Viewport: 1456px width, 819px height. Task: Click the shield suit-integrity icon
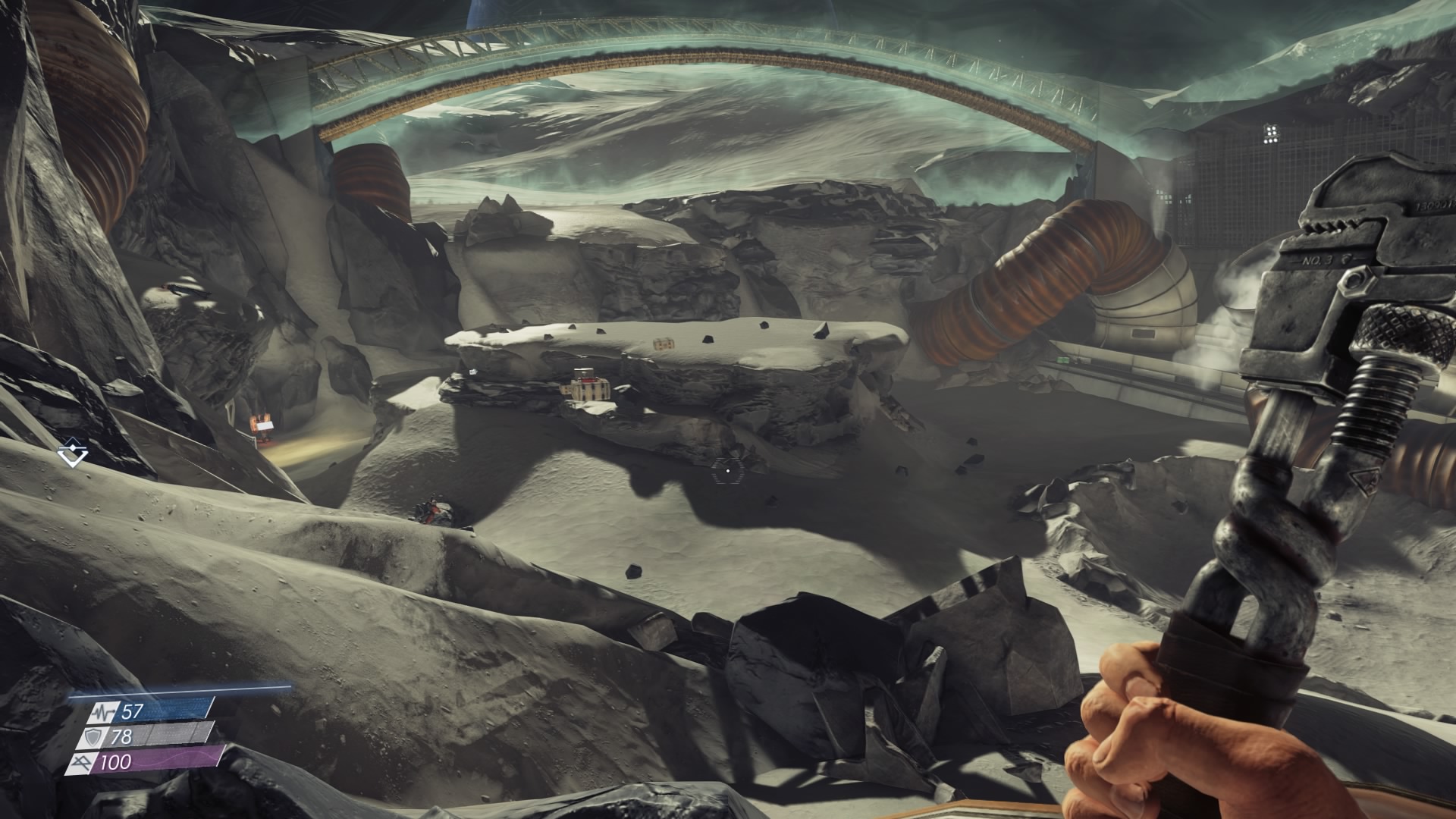(x=93, y=736)
